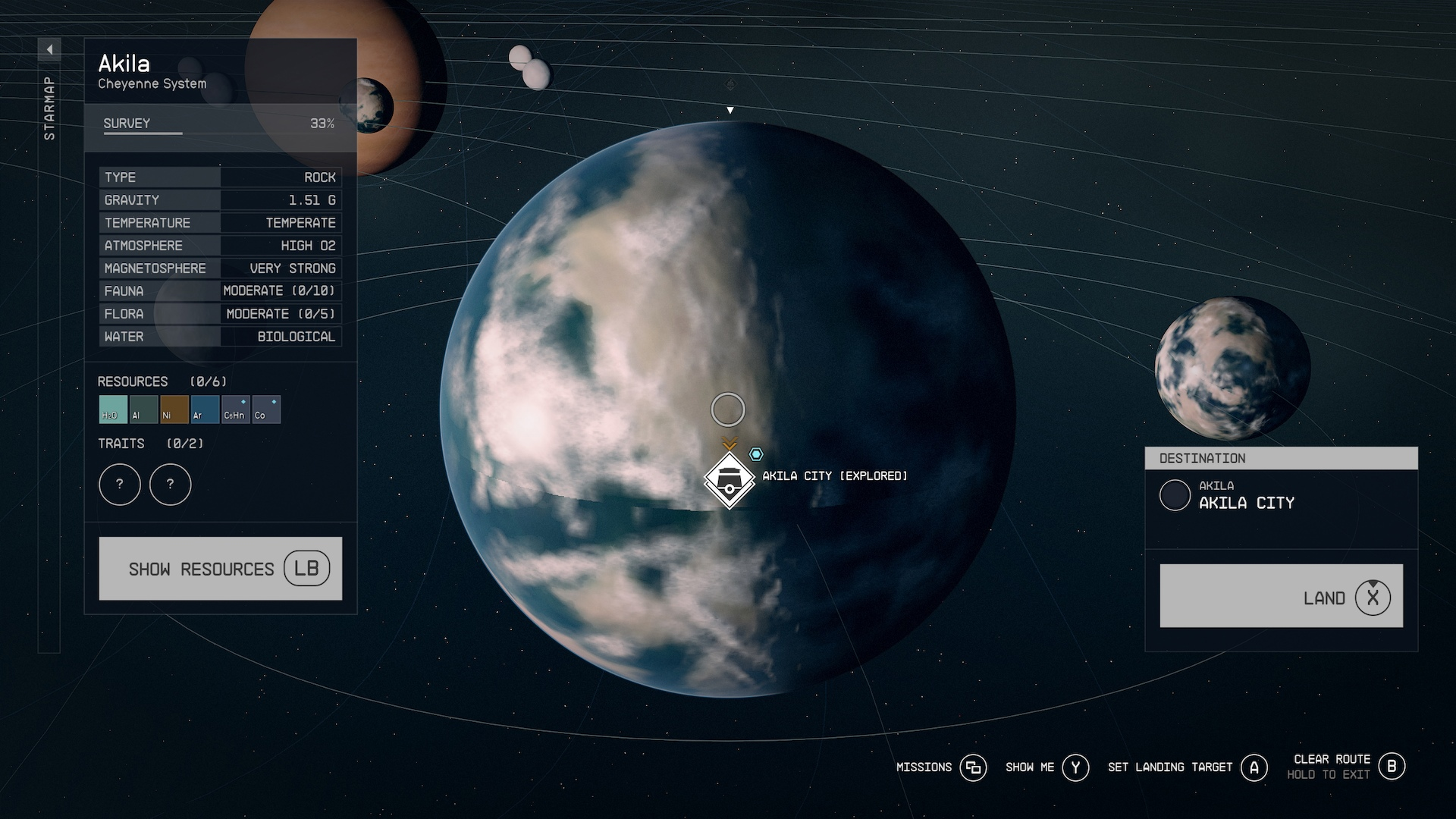Choose the Ni nickel resource tile
The image size is (1456, 819).
pyautogui.click(x=174, y=409)
